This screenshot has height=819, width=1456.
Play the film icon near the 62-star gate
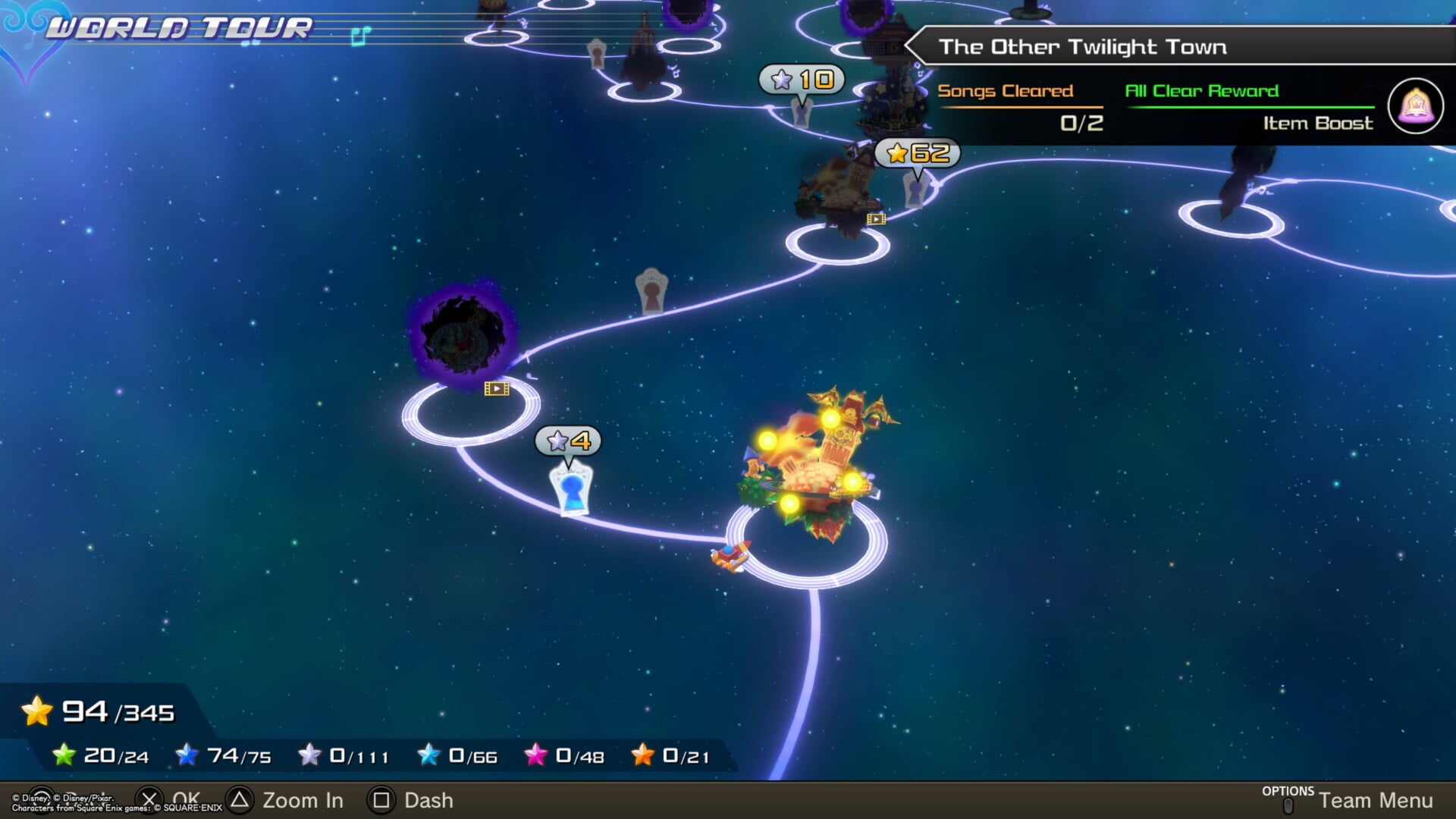pyautogui.click(x=876, y=219)
